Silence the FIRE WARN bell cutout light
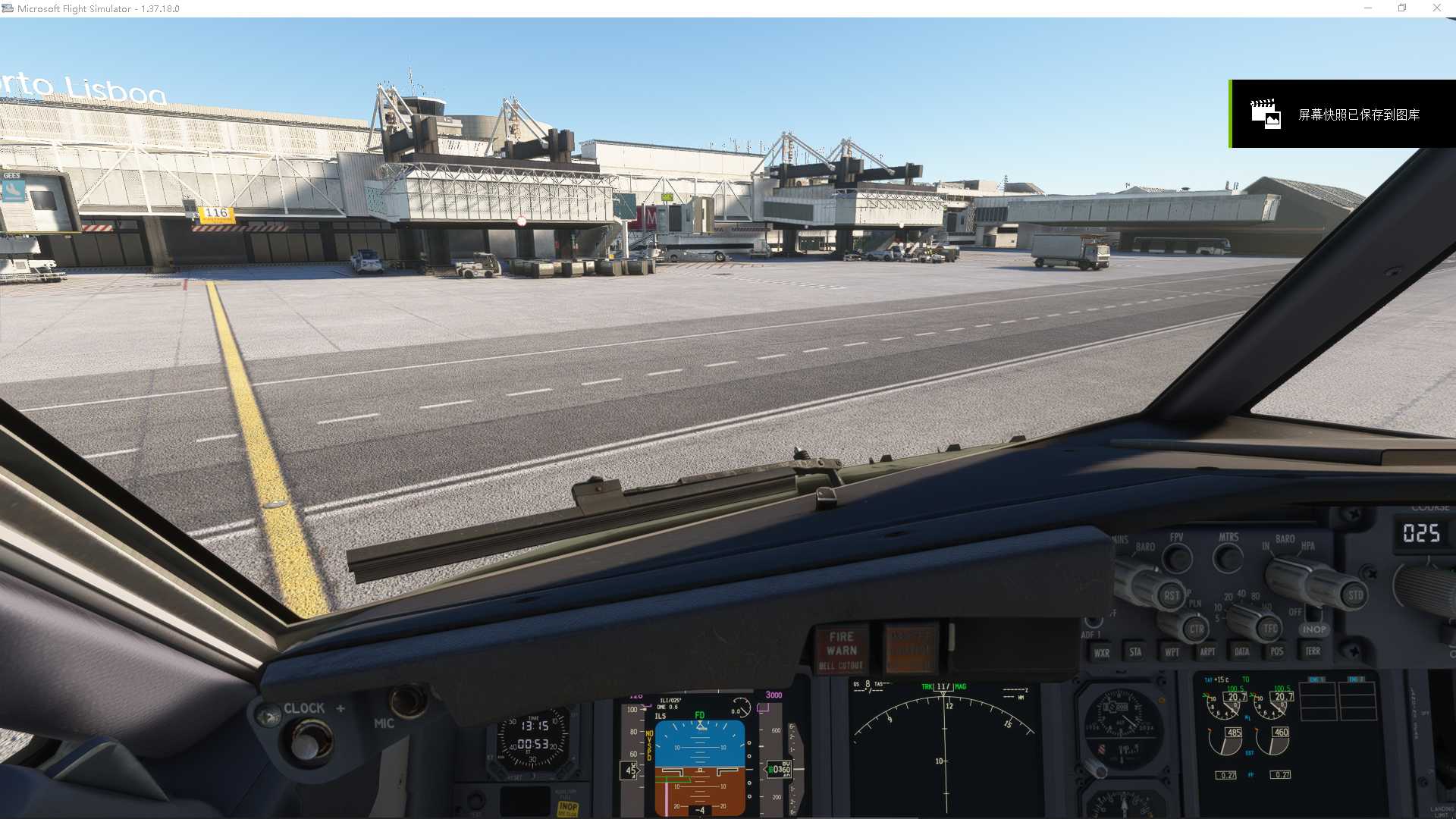 click(x=842, y=651)
